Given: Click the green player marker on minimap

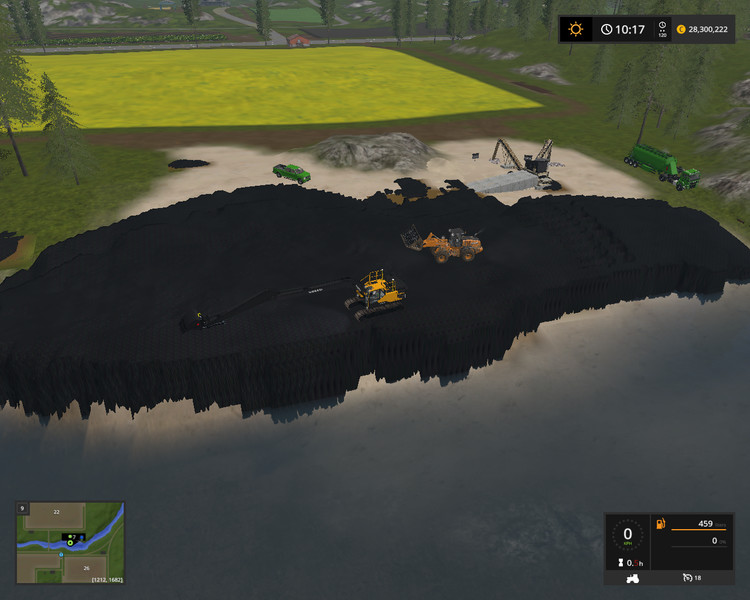Looking at the screenshot, I should [71, 543].
